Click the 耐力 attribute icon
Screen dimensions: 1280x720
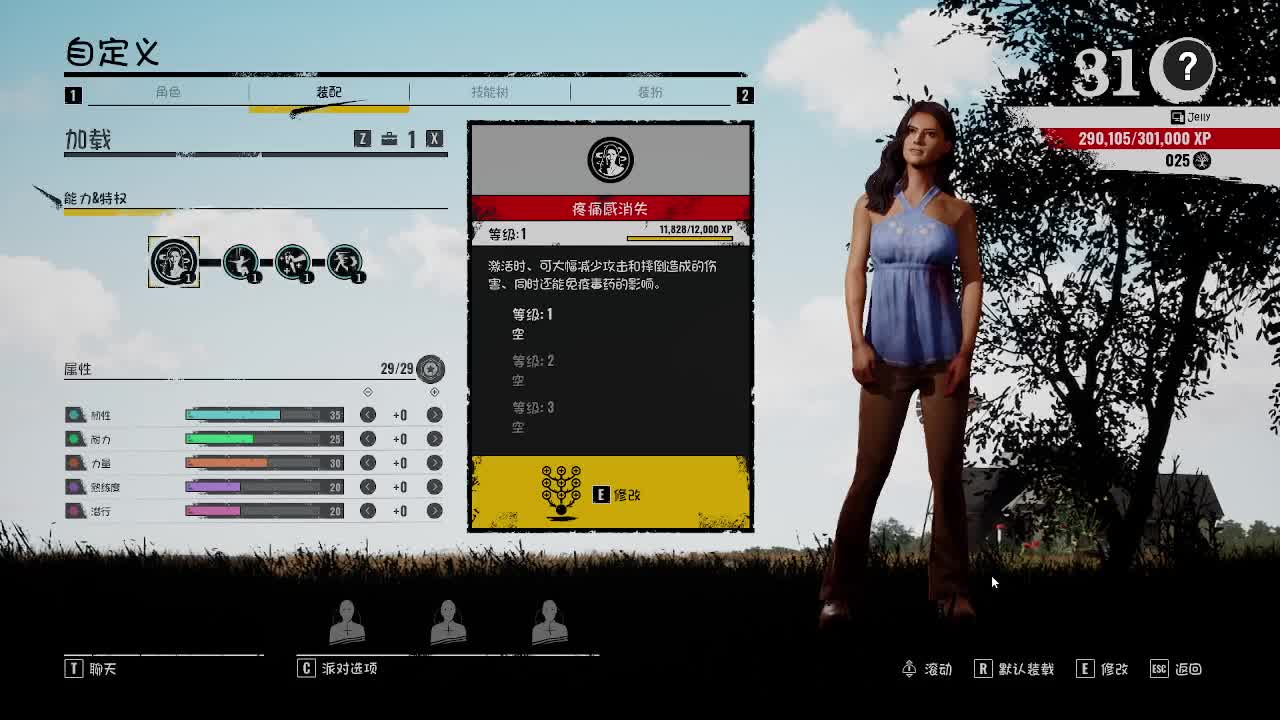(x=74, y=438)
